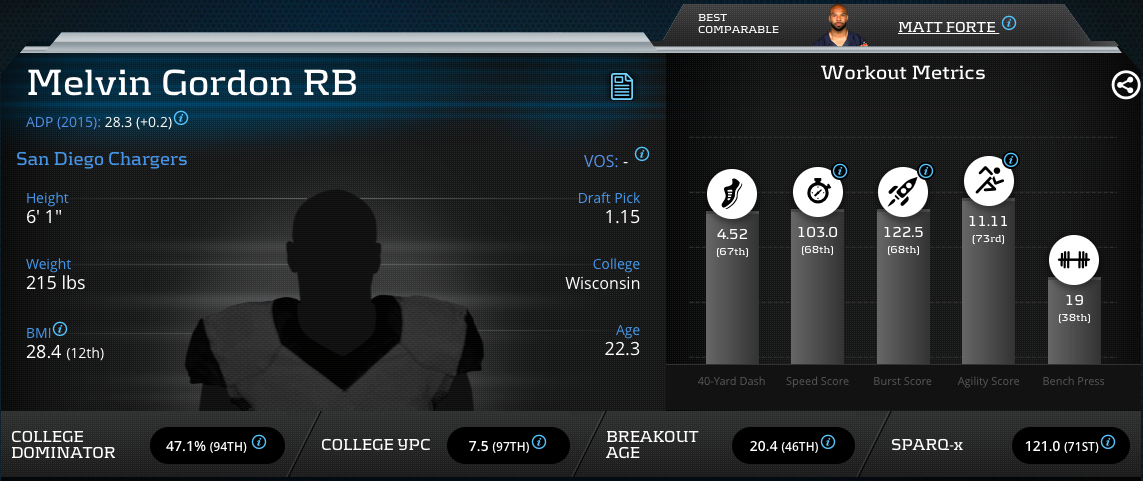Click Matt Forte's player photo thumbnail
This screenshot has height=481, width=1143.
click(838, 26)
